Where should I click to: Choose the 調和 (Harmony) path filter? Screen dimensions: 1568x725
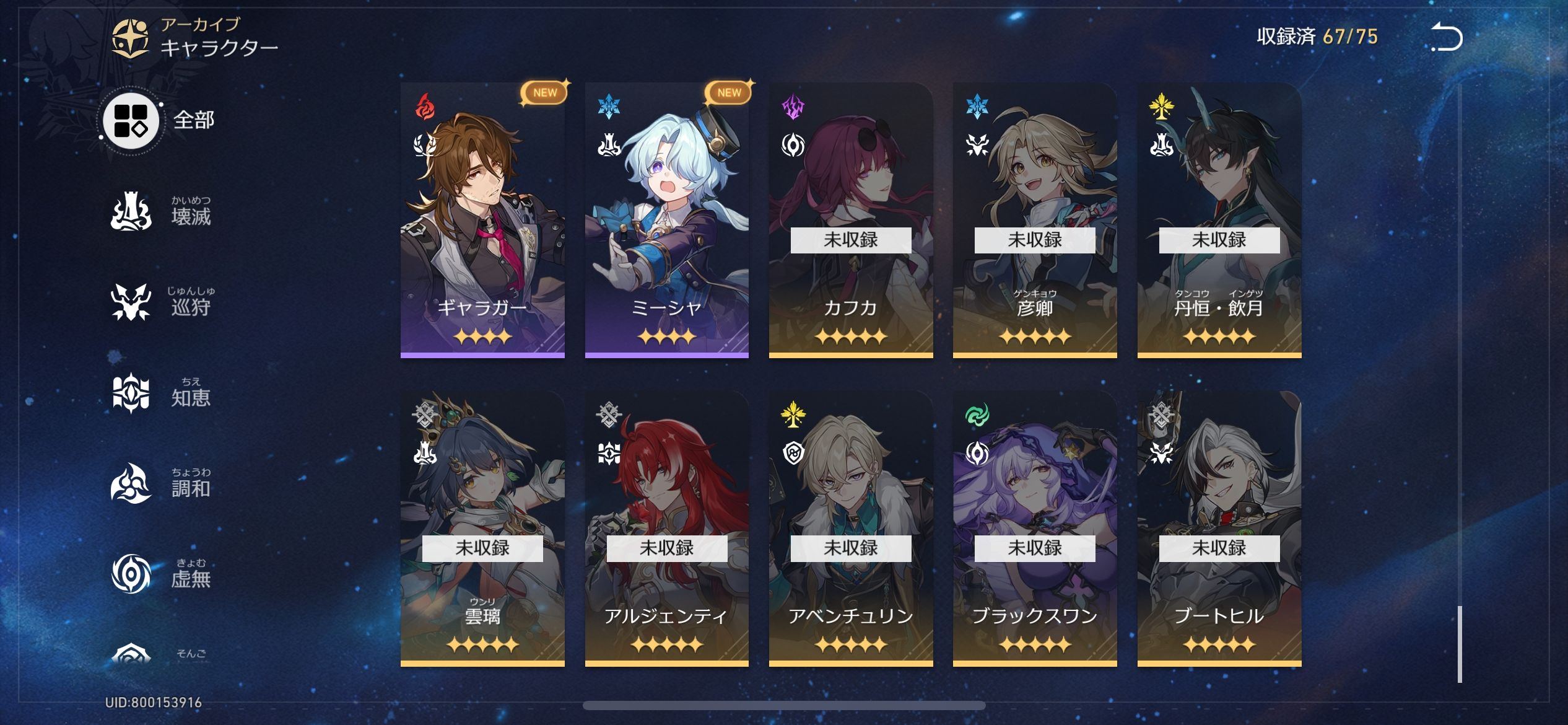click(x=161, y=484)
